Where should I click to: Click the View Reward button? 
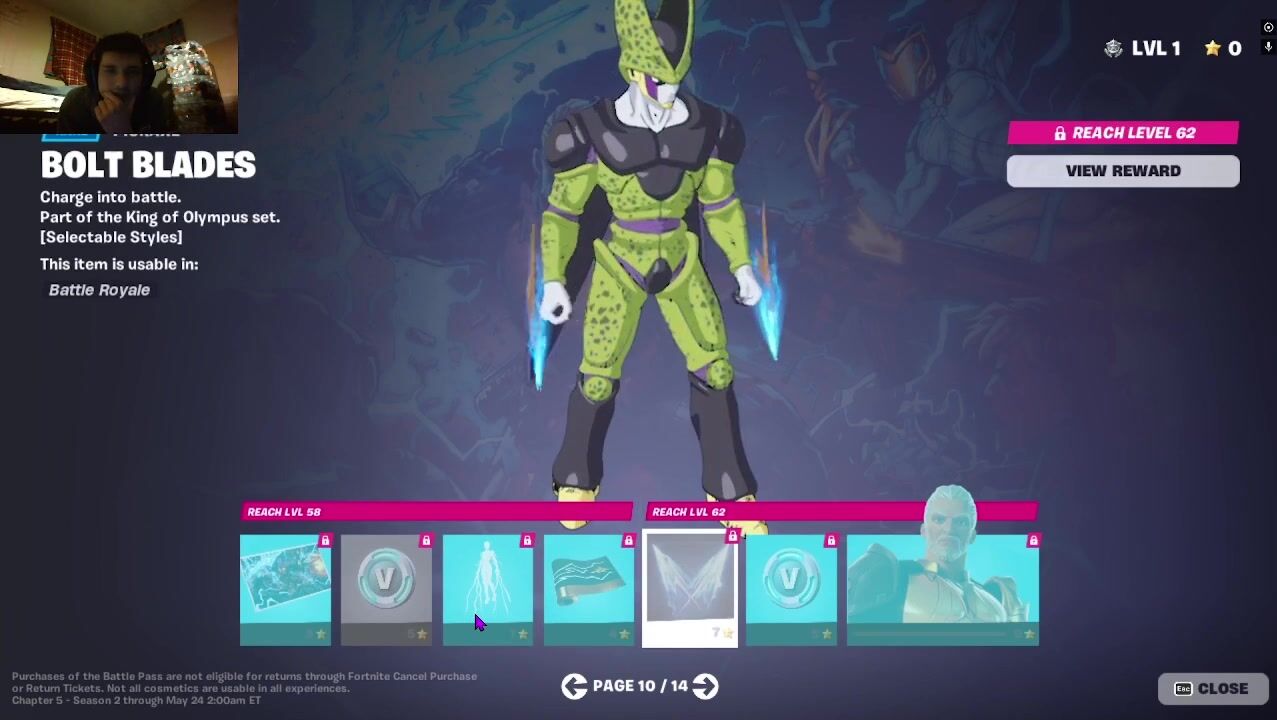coord(1122,171)
